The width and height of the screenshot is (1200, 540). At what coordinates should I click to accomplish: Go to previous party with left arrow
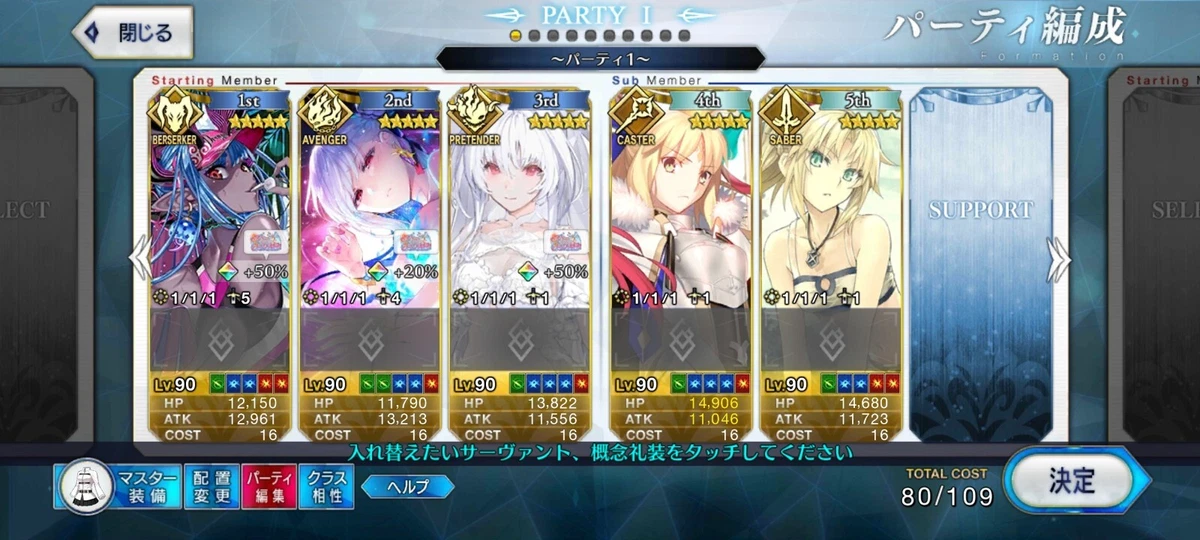[140, 260]
